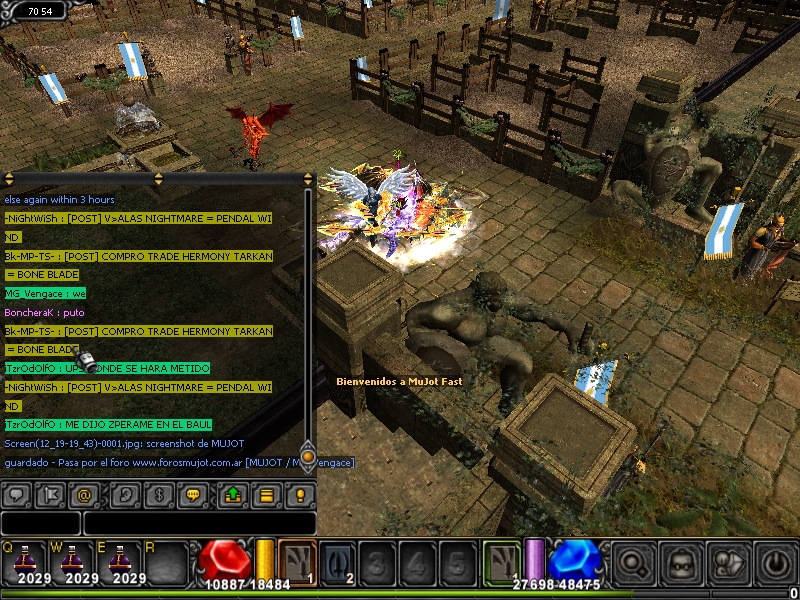Click the short whisper name field
Viewport: 800px width, 600px height.
coord(40,523)
